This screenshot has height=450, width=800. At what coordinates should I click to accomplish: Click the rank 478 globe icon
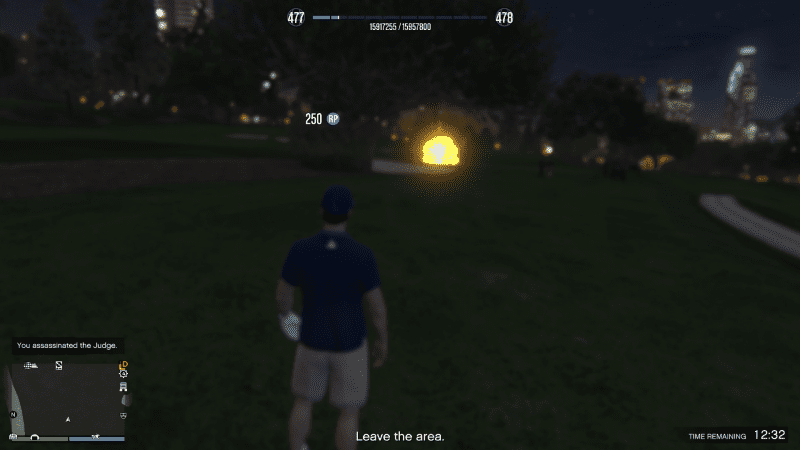pyautogui.click(x=504, y=18)
